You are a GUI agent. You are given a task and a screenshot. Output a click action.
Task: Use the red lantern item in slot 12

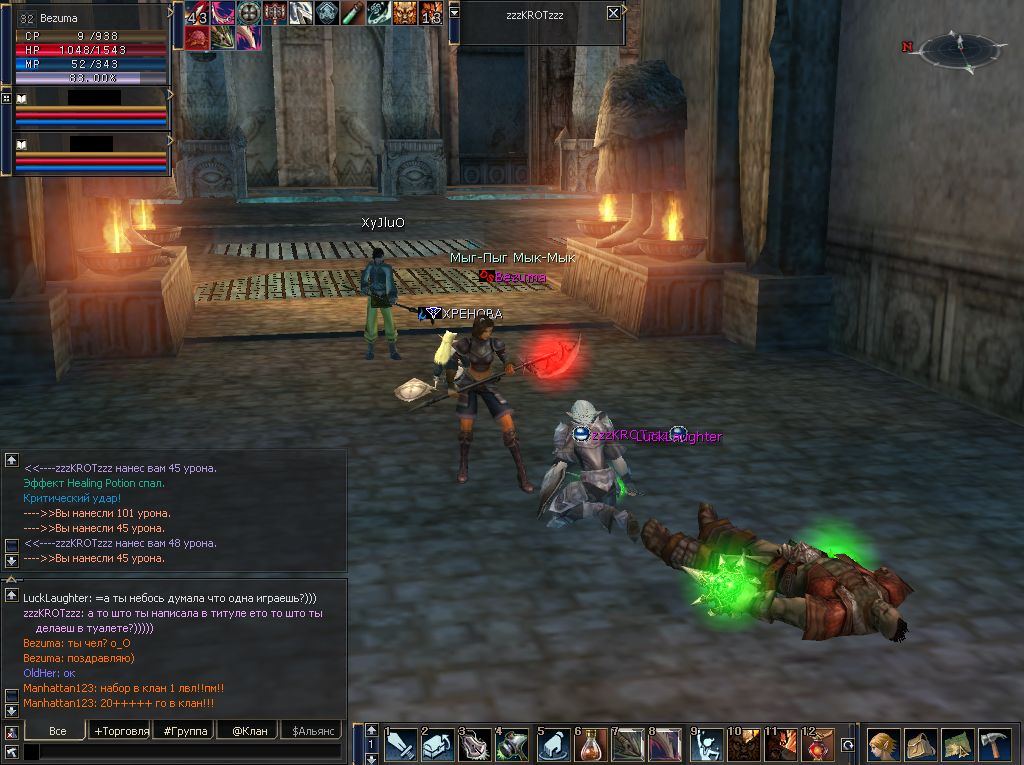[817, 746]
